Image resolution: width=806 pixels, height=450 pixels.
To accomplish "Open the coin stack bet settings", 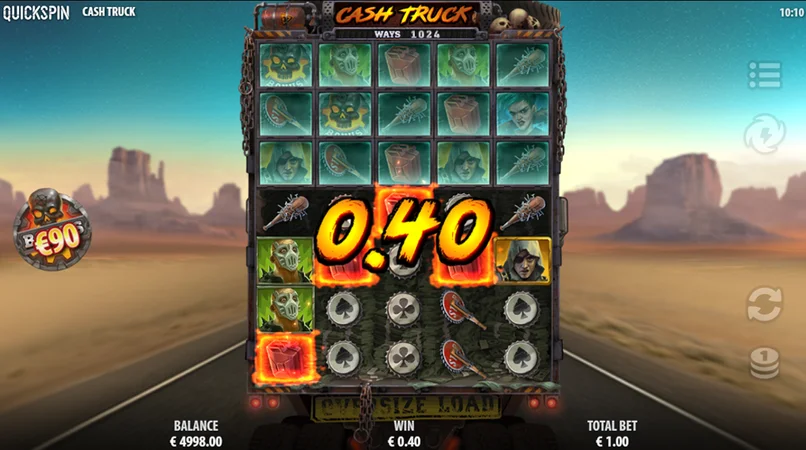I will (764, 363).
